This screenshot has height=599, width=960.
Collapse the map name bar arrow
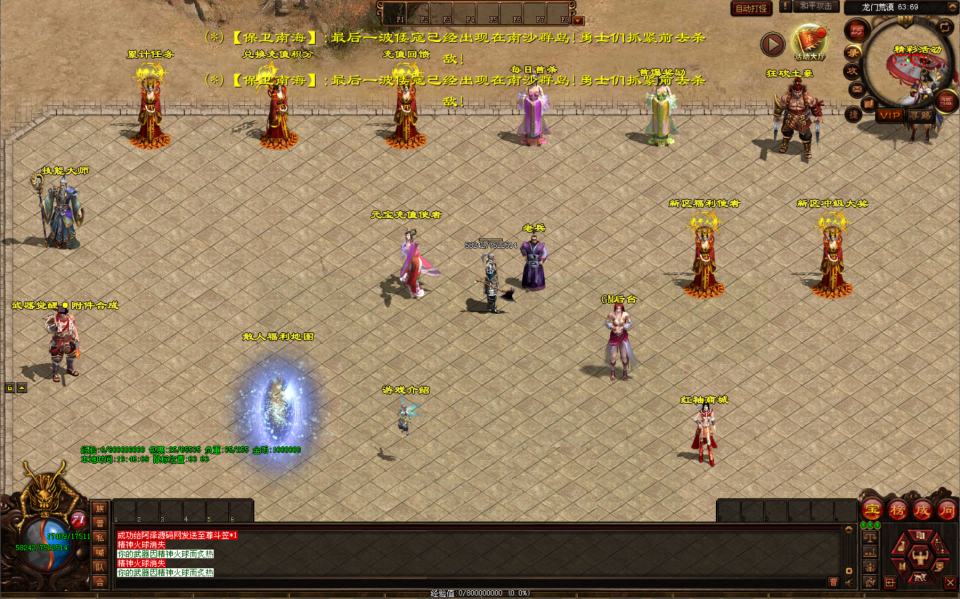coord(951,7)
